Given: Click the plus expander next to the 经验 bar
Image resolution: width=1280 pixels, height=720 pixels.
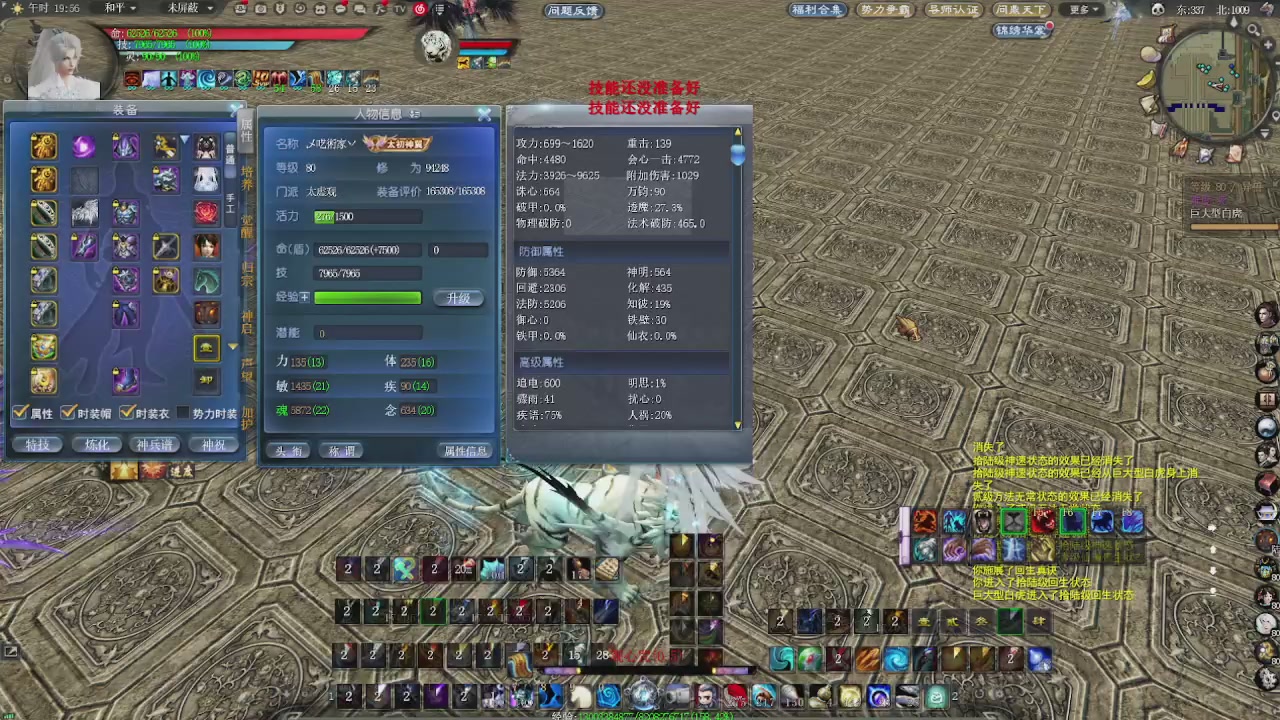Looking at the screenshot, I should 305,297.
